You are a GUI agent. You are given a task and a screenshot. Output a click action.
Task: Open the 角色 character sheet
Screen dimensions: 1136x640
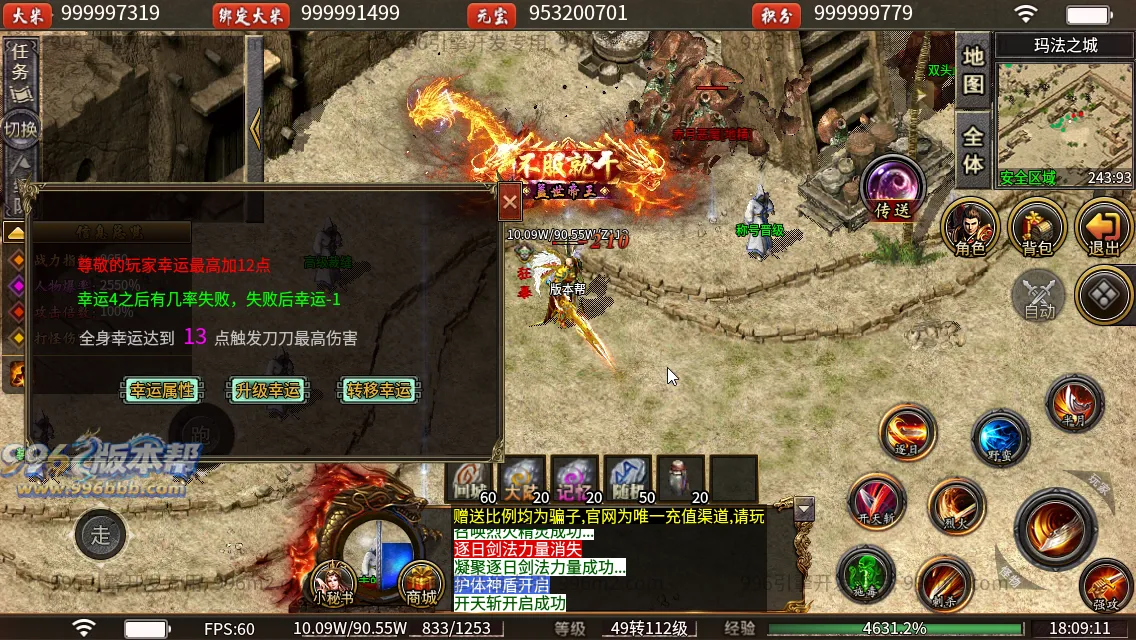[x=970, y=228]
